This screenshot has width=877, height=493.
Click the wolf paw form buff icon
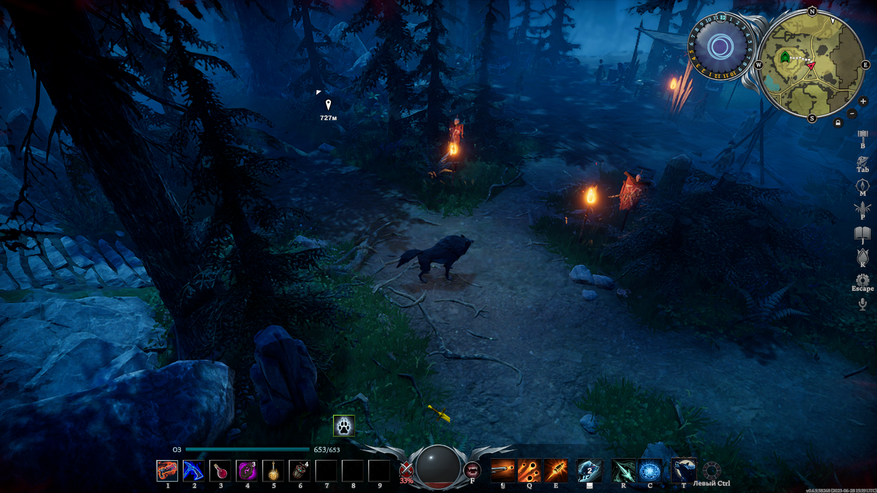343,425
